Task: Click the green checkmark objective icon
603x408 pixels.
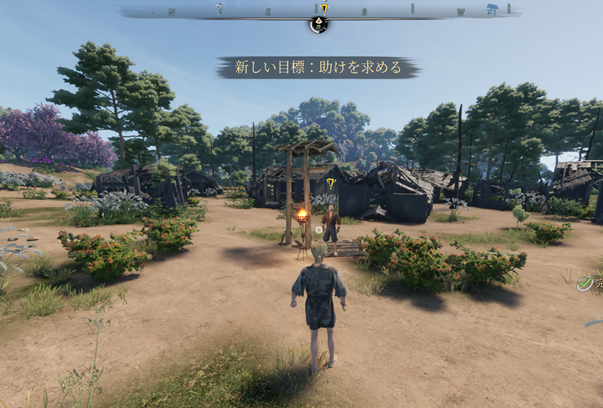Action: pyautogui.click(x=586, y=284)
